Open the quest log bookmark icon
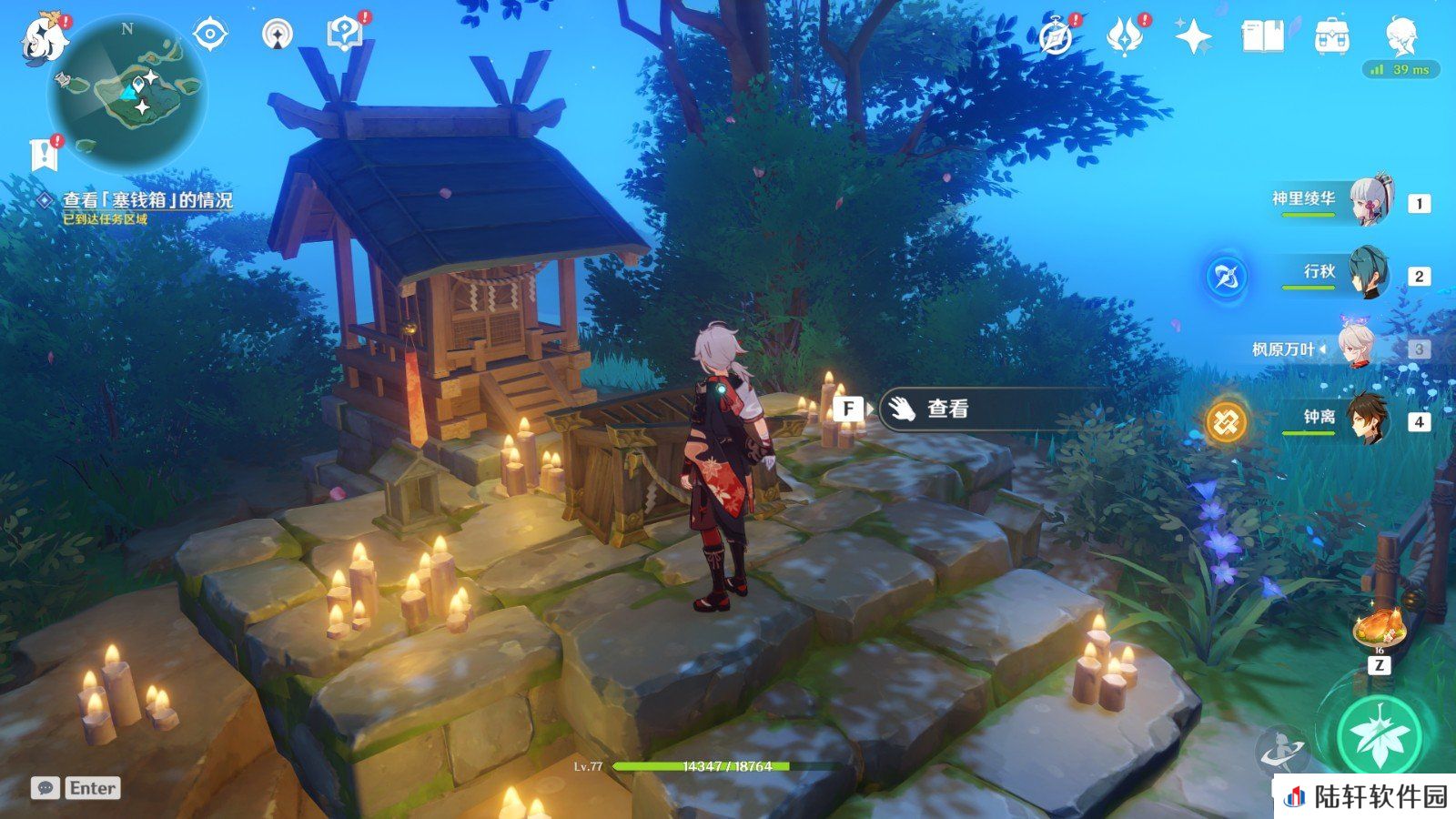 pos(43,155)
